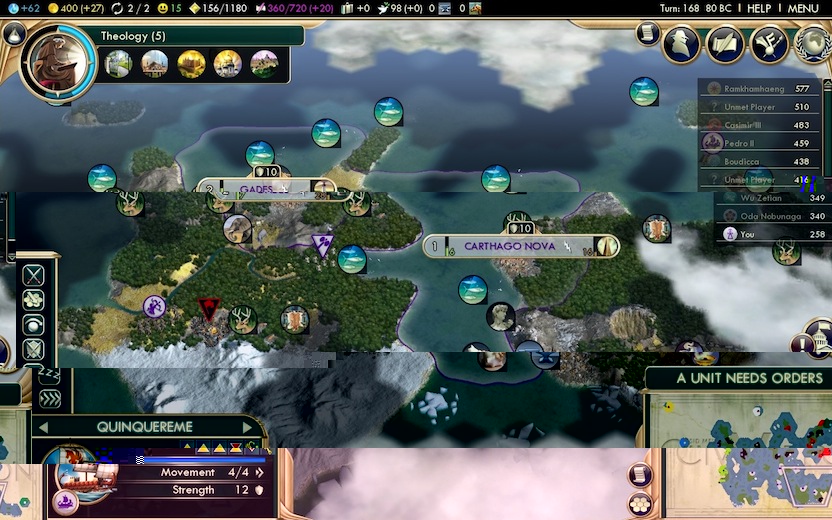Click the A UNIT NEEDS ORDERS button

pos(738,378)
